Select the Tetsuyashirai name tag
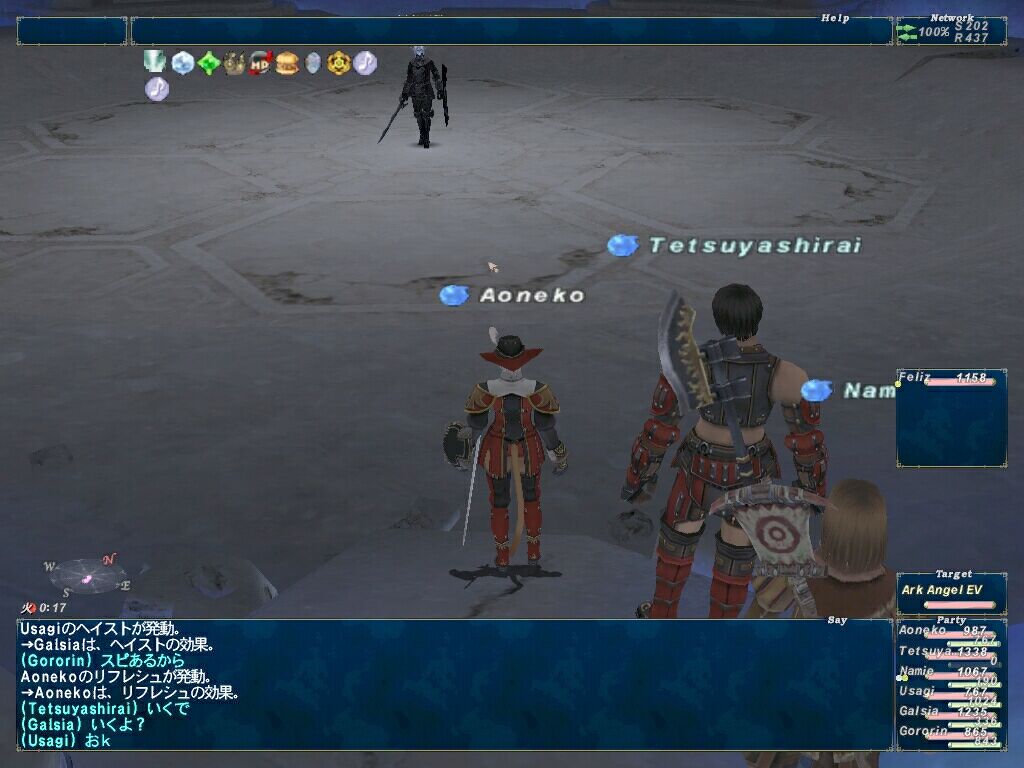The image size is (1024, 768). click(x=753, y=245)
